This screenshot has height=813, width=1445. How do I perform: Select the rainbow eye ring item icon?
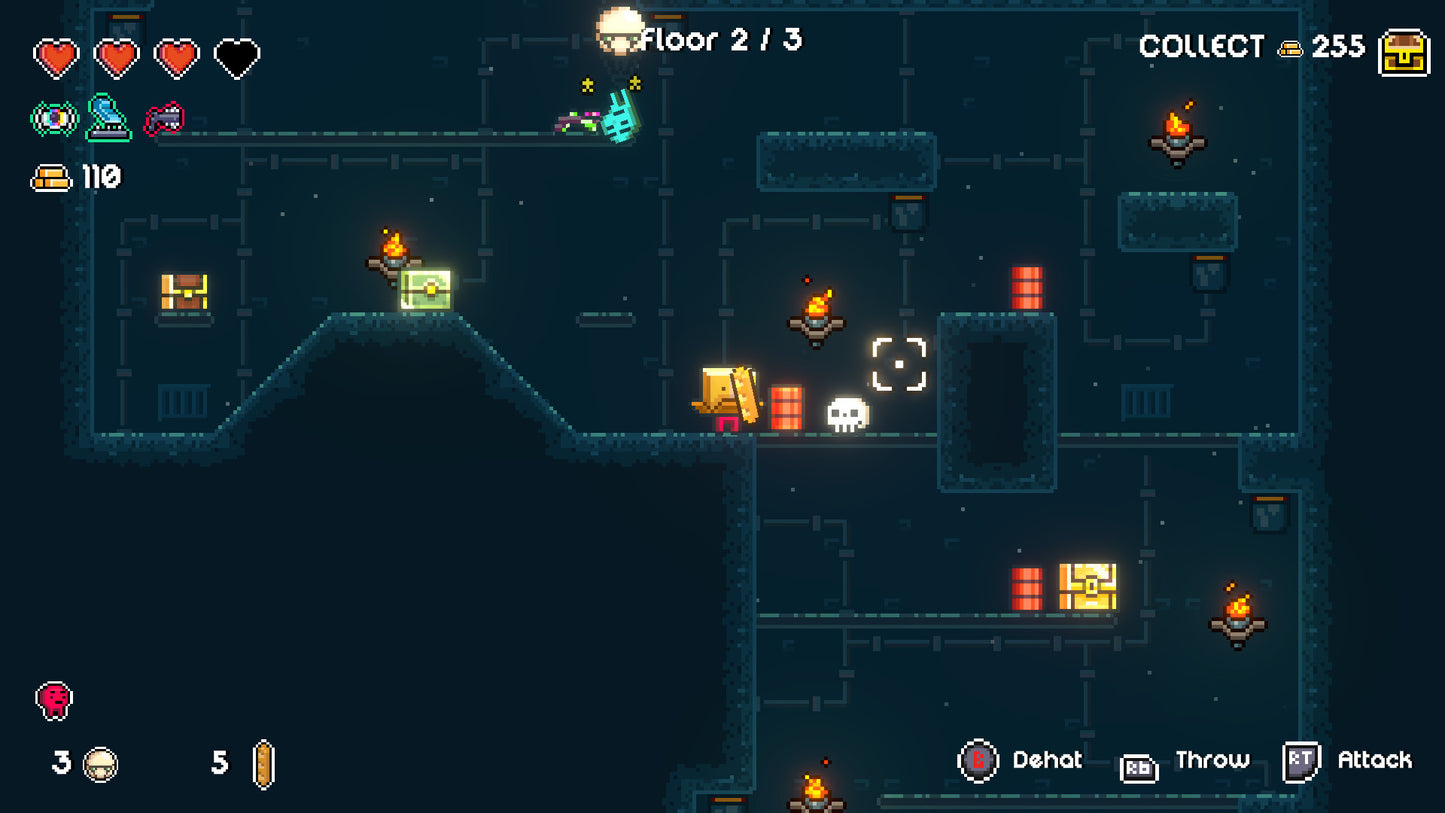coord(55,117)
